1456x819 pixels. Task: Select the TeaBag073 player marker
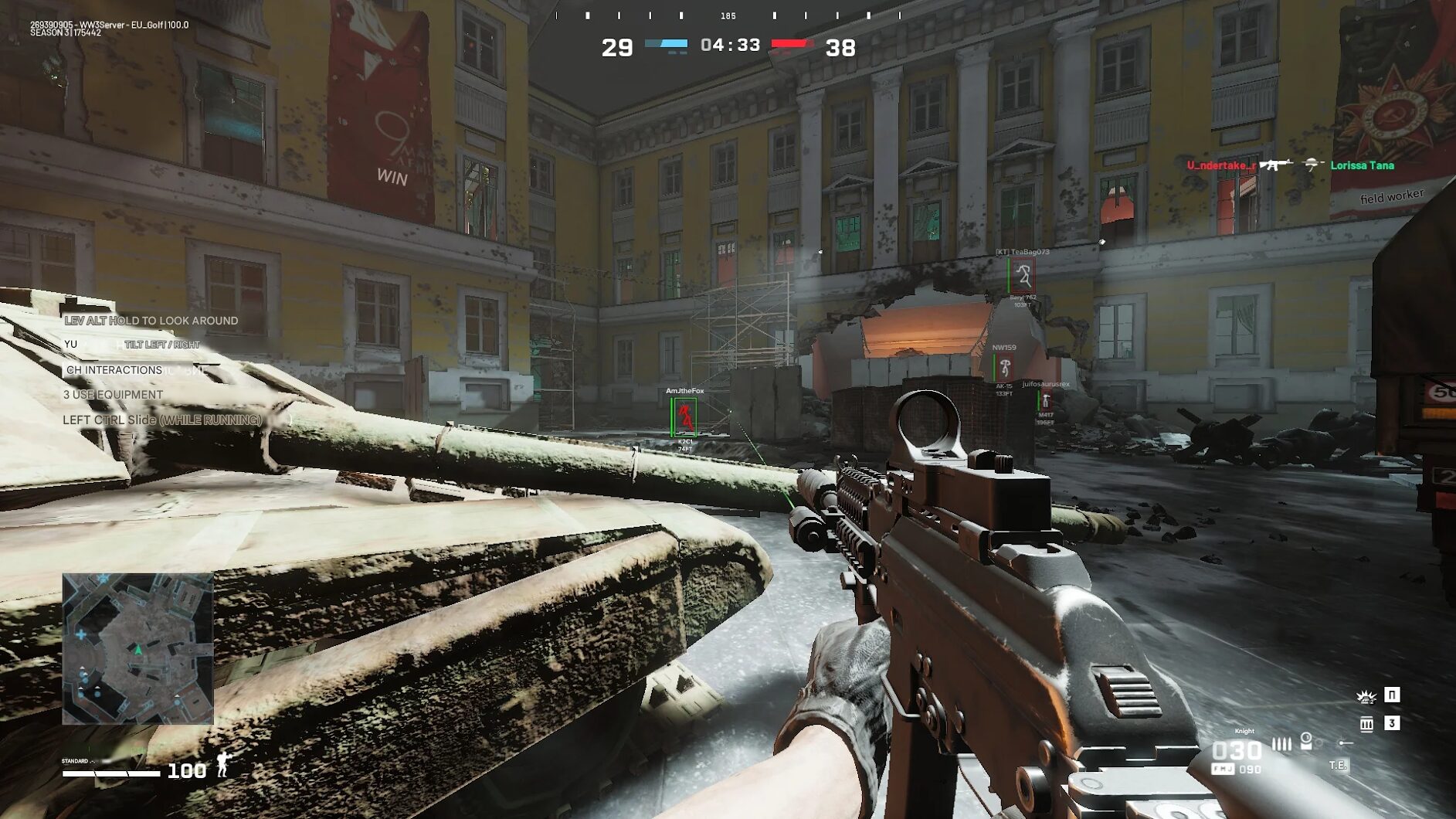click(1022, 275)
